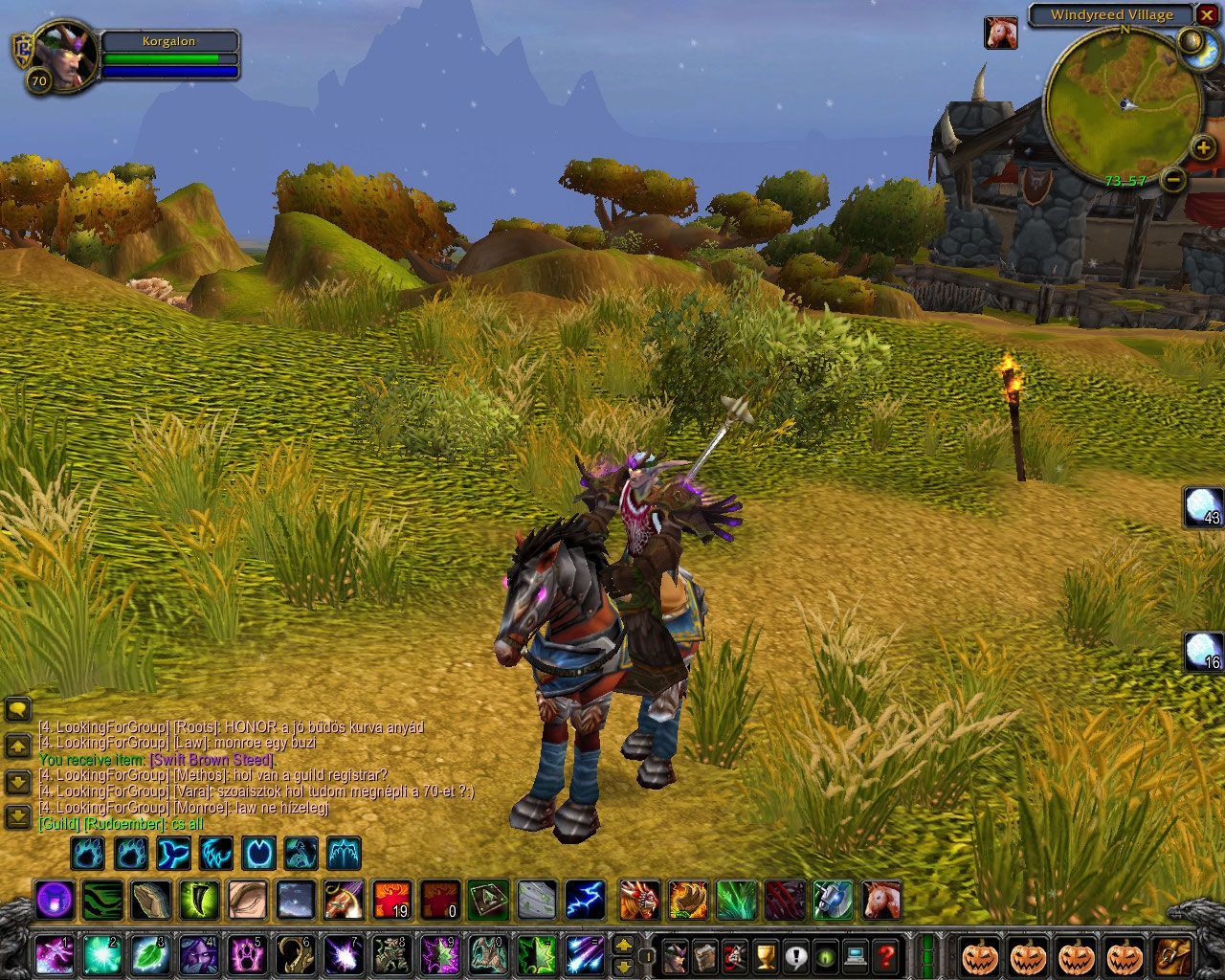This screenshot has width=1225, height=980.
Task: Open the golden trophy chalice micro button
Action: 765,955
